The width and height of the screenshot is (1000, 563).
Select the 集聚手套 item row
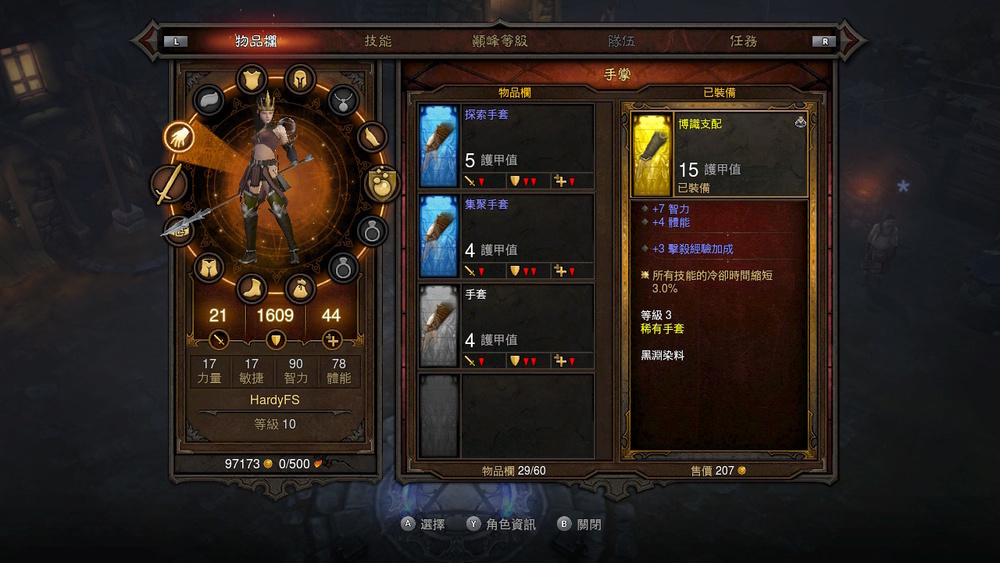[506, 236]
